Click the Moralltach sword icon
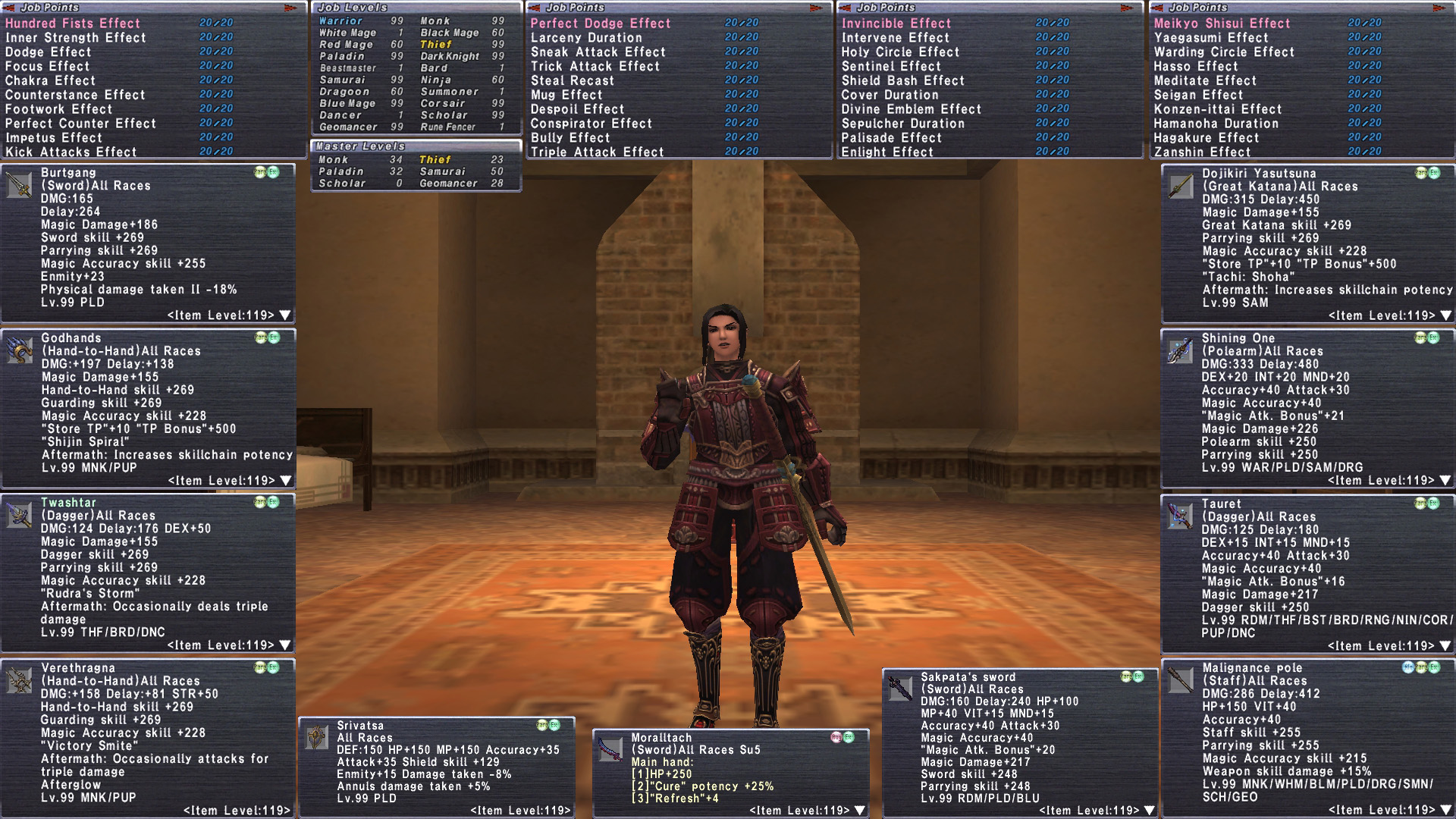The width and height of the screenshot is (1456, 819). pyautogui.click(x=610, y=749)
